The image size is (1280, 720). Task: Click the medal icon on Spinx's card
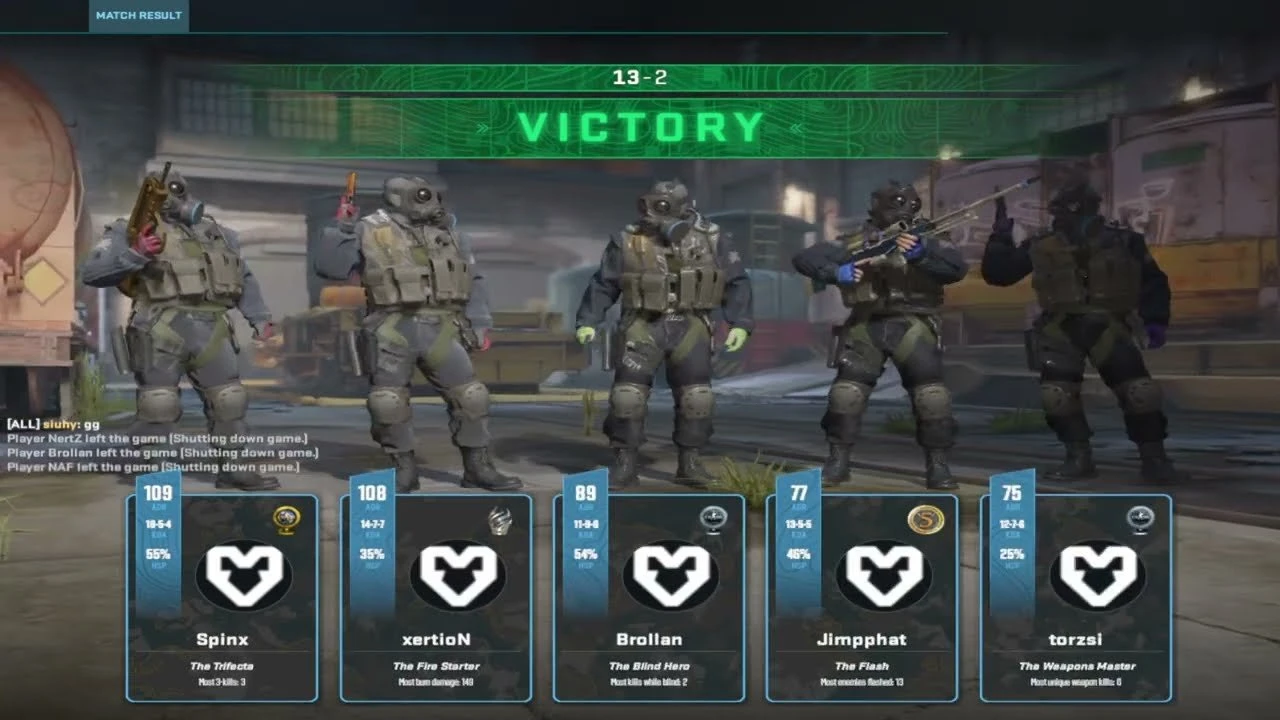(286, 520)
